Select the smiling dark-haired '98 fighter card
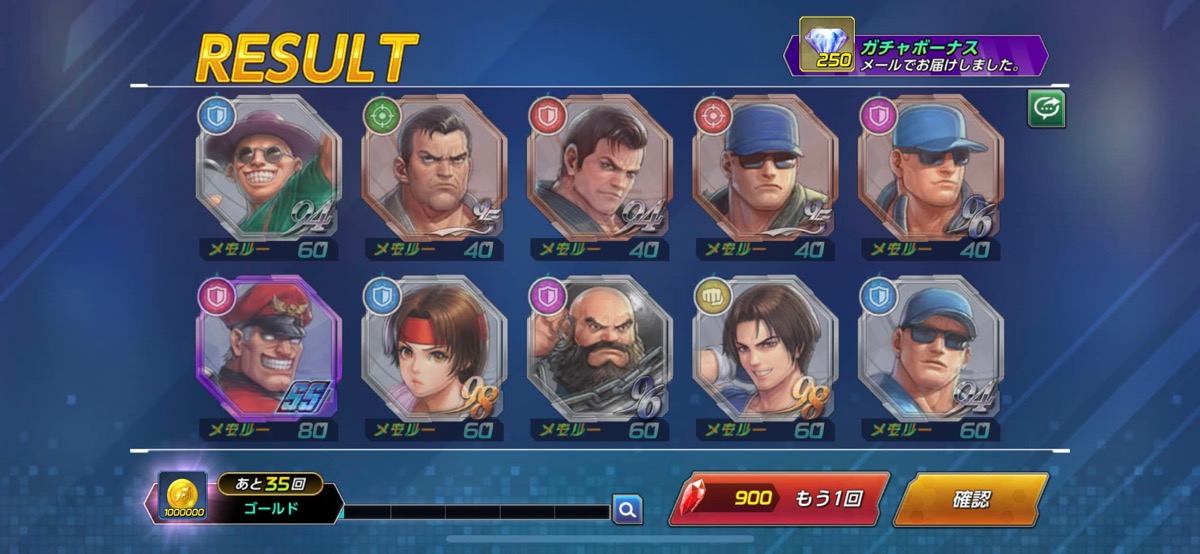 pyautogui.click(x=766, y=348)
